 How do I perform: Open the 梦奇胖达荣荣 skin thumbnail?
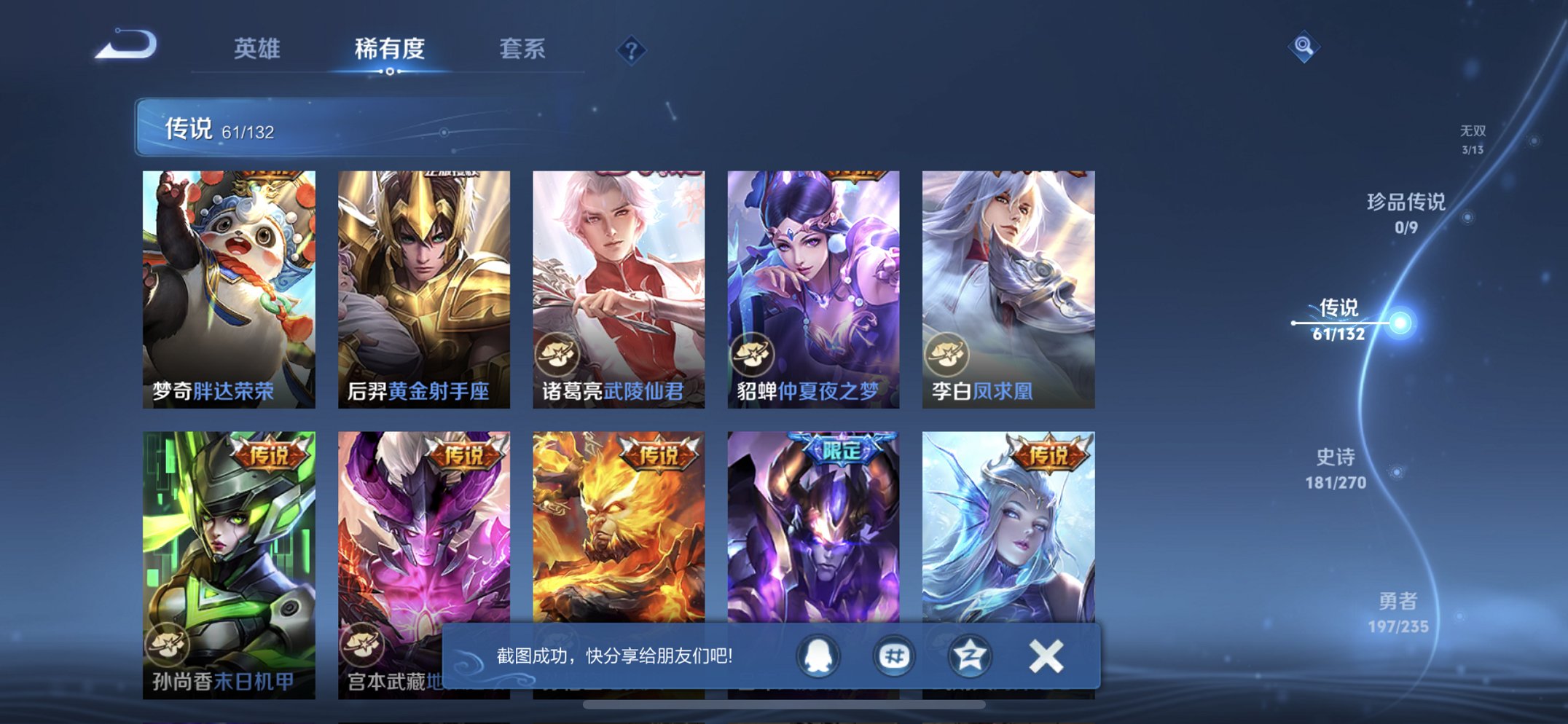click(x=228, y=280)
